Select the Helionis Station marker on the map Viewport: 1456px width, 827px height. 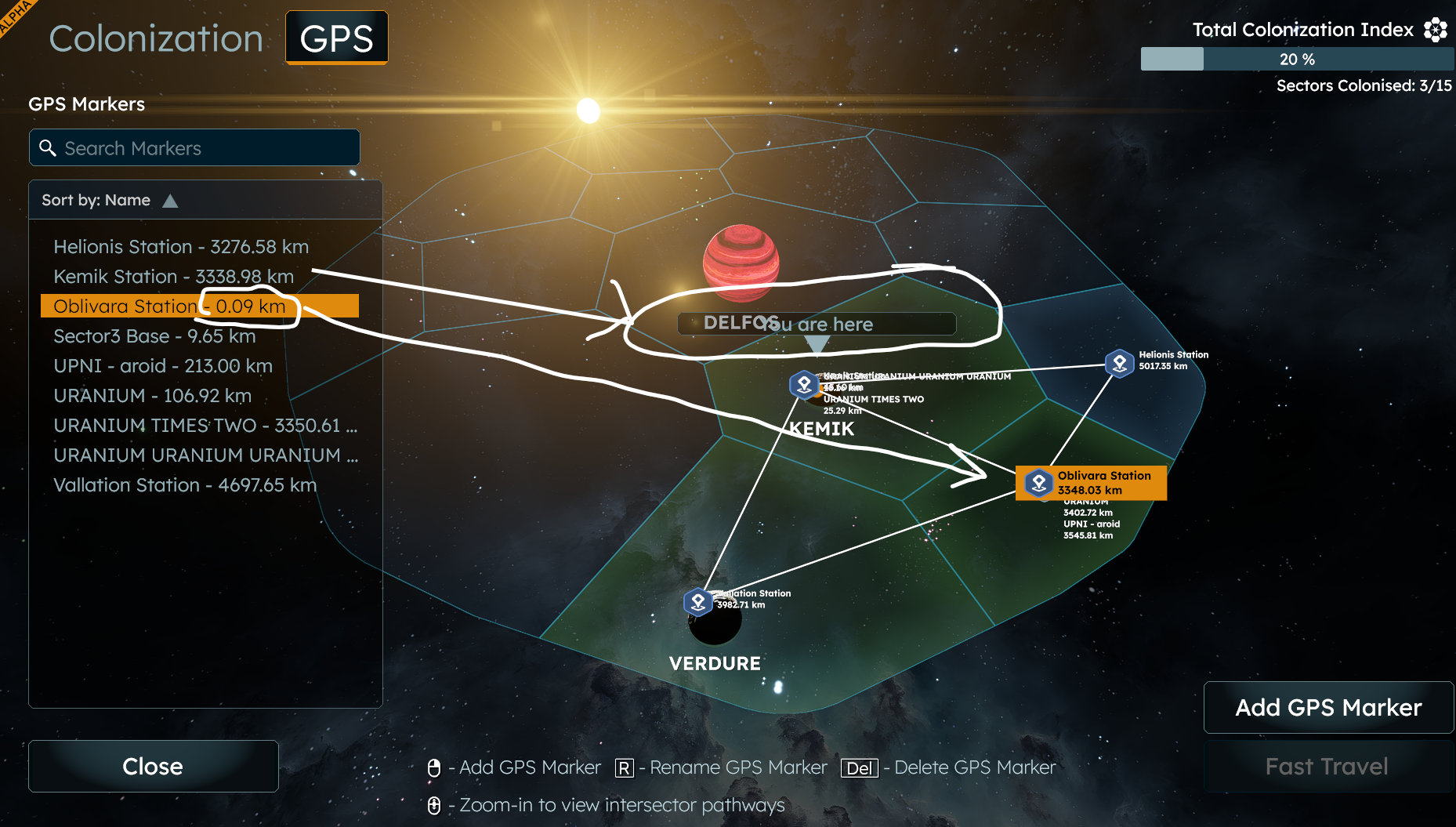coord(1120,363)
